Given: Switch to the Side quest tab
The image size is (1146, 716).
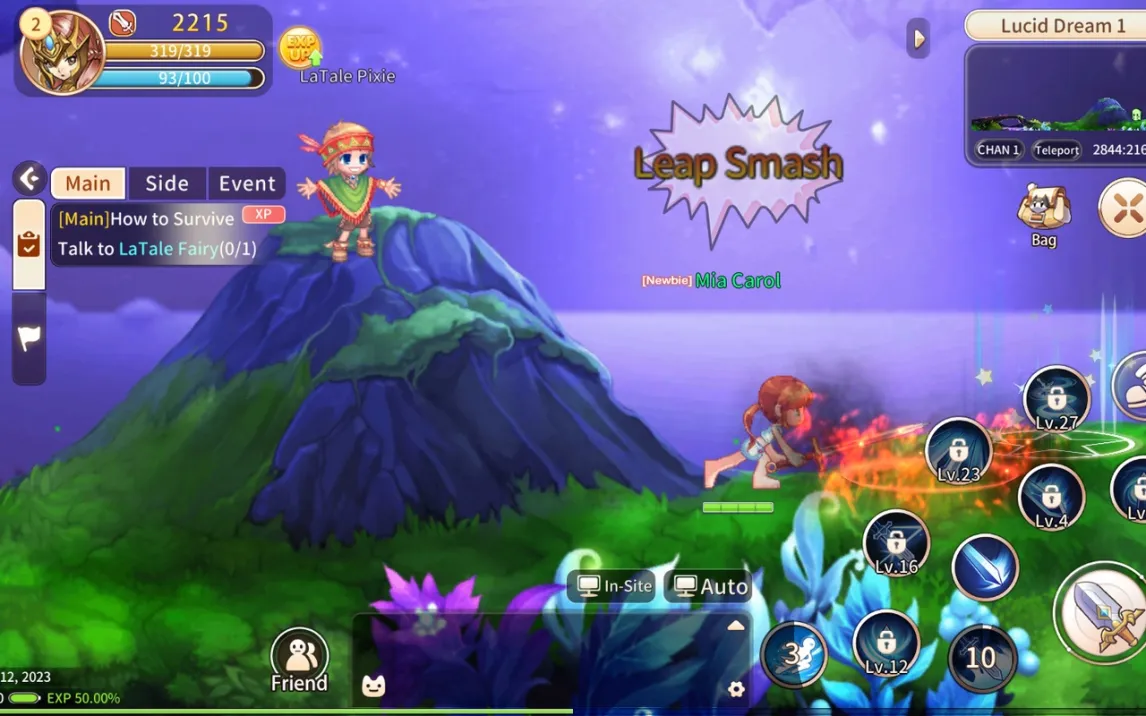Looking at the screenshot, I should click(167, 183).
